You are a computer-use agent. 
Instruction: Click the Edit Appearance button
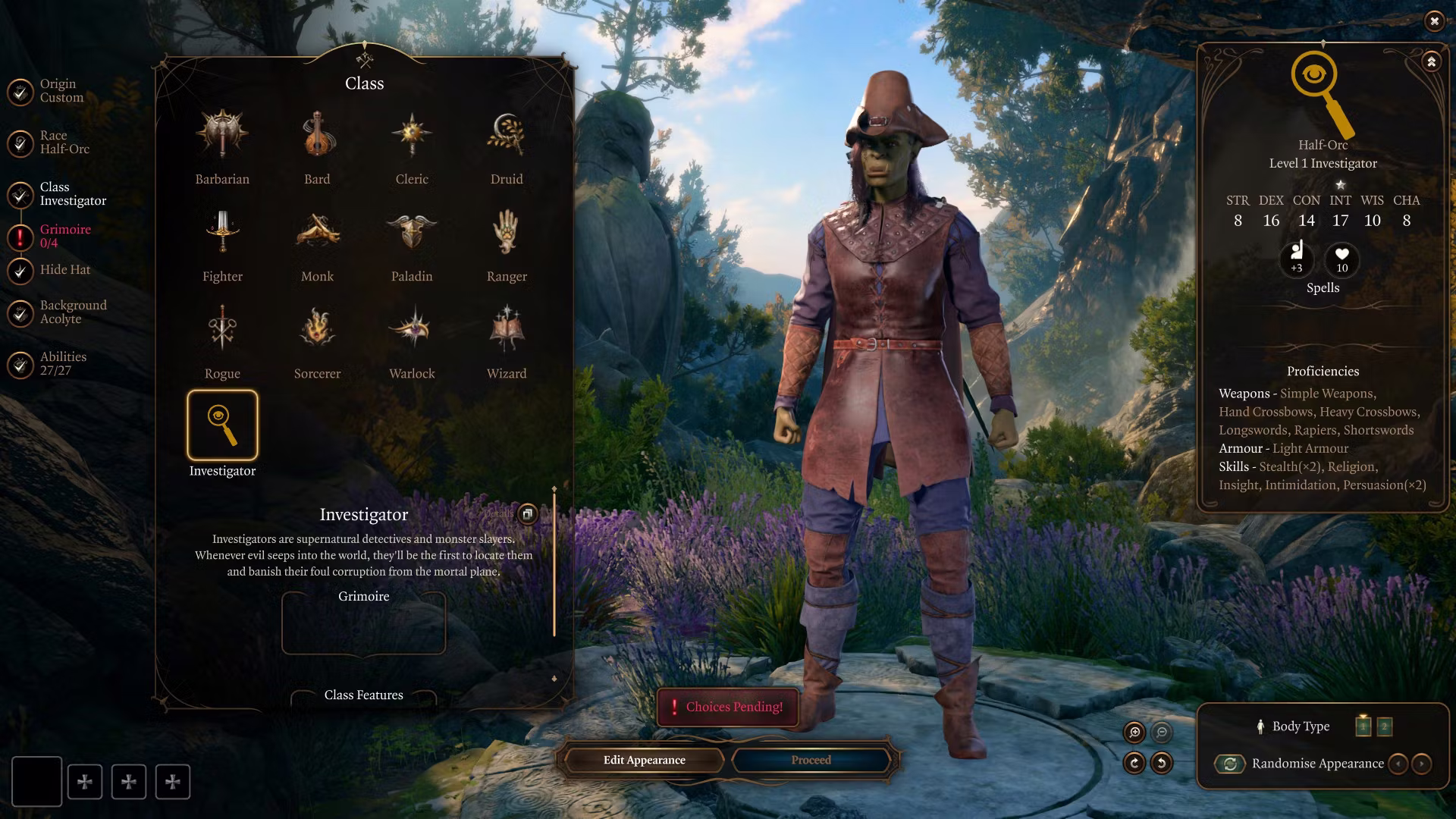click(644, 760)
